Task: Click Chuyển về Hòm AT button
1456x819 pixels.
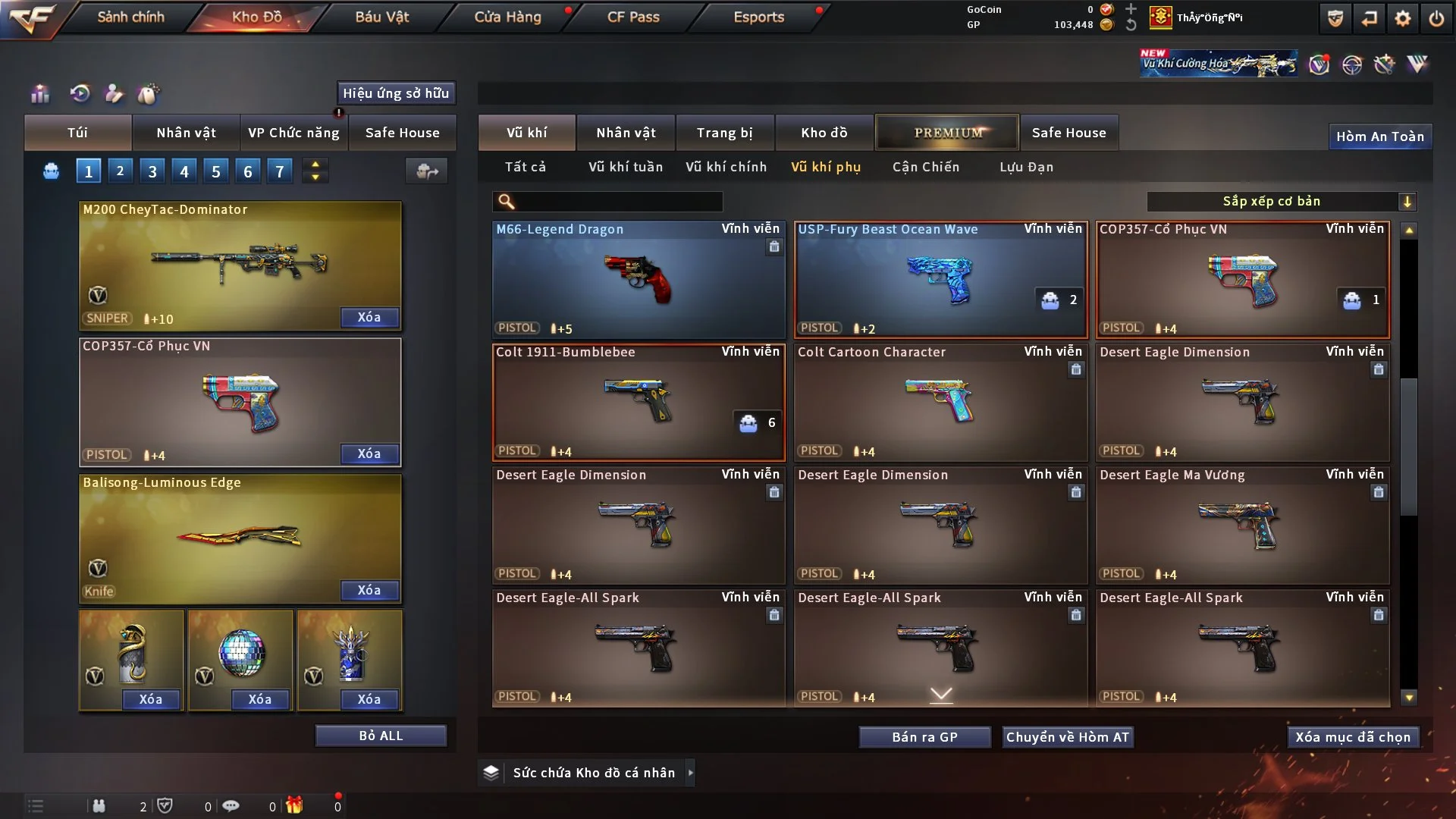Action: click(x=1067, y=737)
